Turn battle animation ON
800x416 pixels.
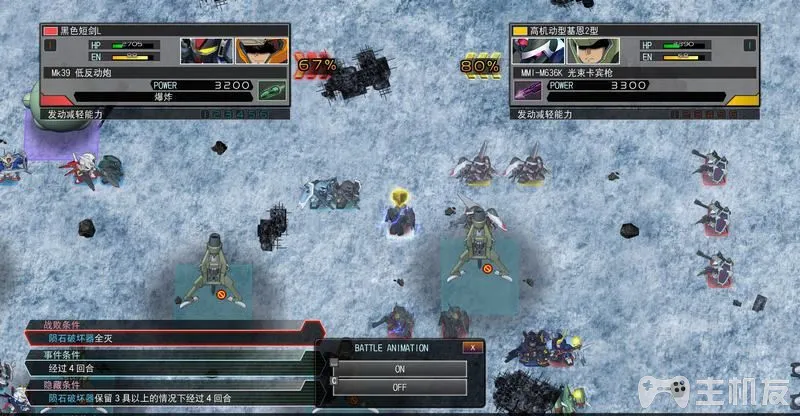pyautogui.click(x=400, y=368)
